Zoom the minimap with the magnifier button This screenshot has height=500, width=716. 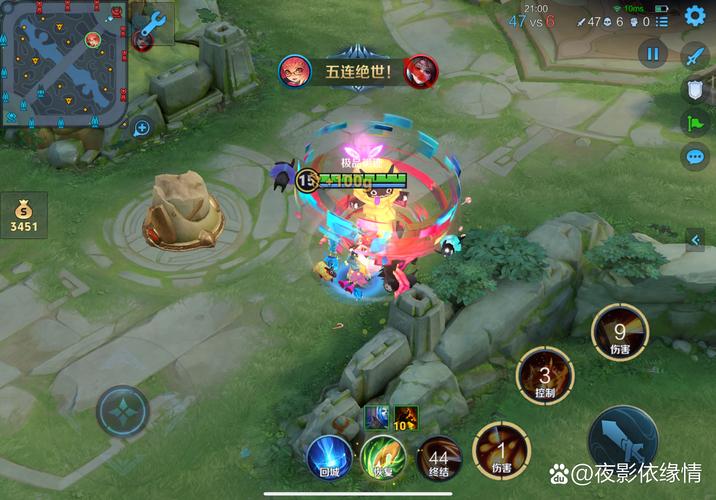coord(142,128)
